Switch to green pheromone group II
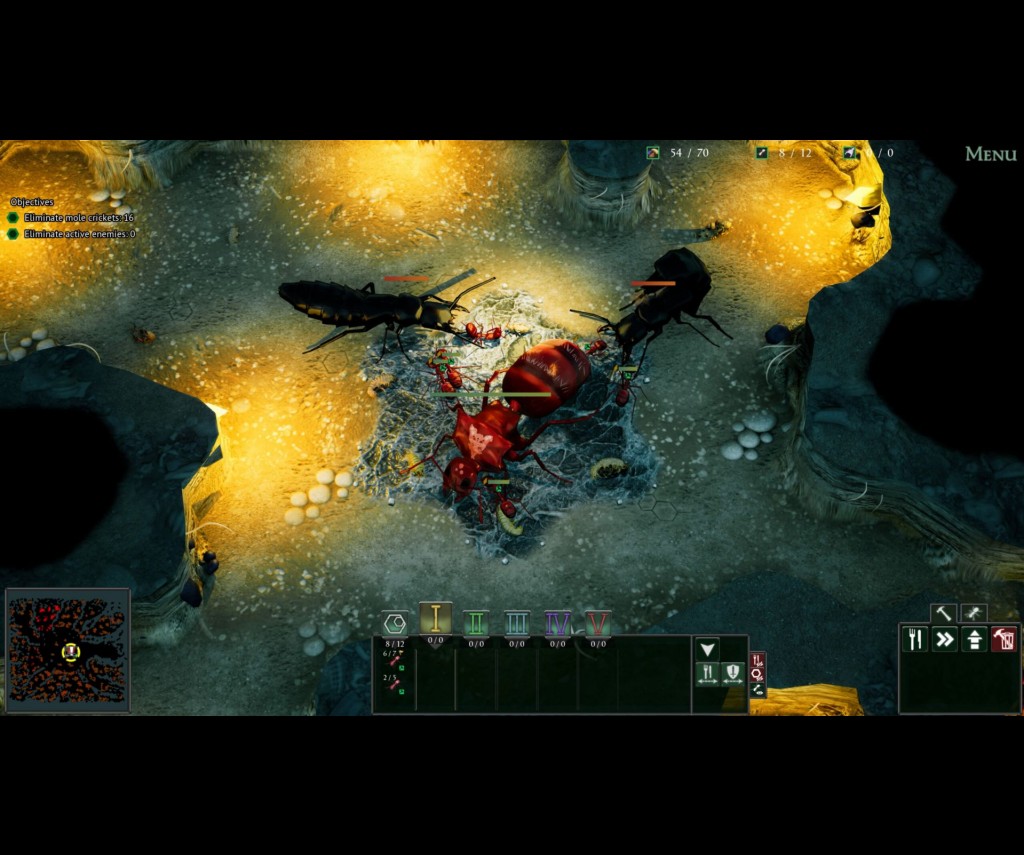 click(476, 624)
